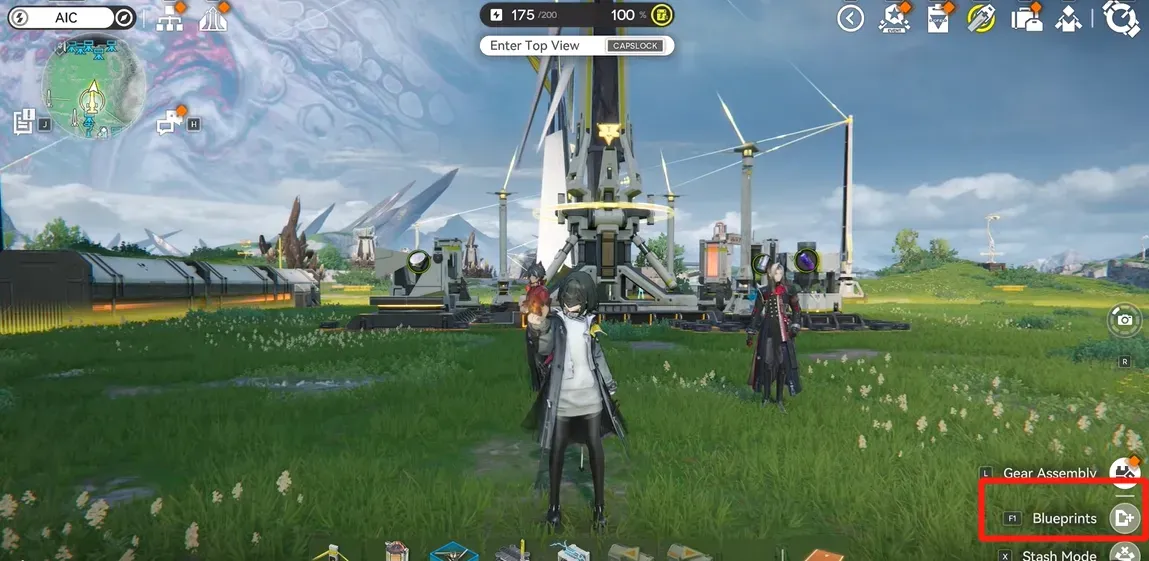Open the AIC mode selector pill
Screen dimensions: 1149x561
click(66, 18)
